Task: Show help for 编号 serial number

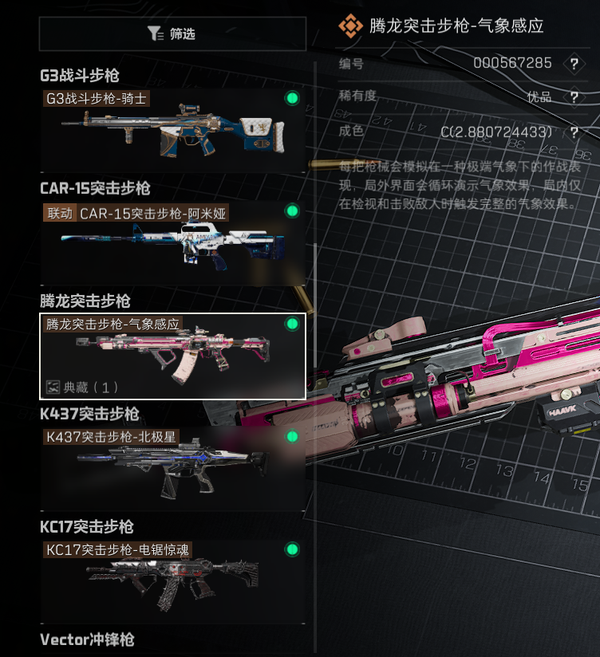Action: pos(574,63)
